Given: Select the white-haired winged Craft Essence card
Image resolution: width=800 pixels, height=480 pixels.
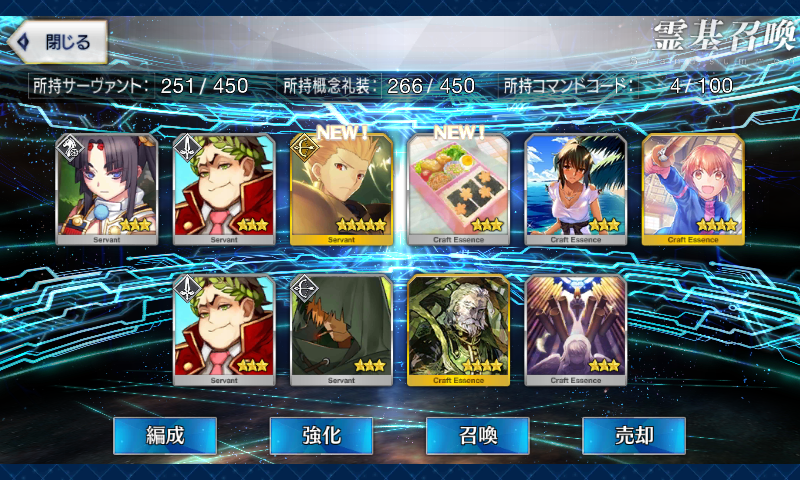Looking at the screenshot, I should pos(575,330).
